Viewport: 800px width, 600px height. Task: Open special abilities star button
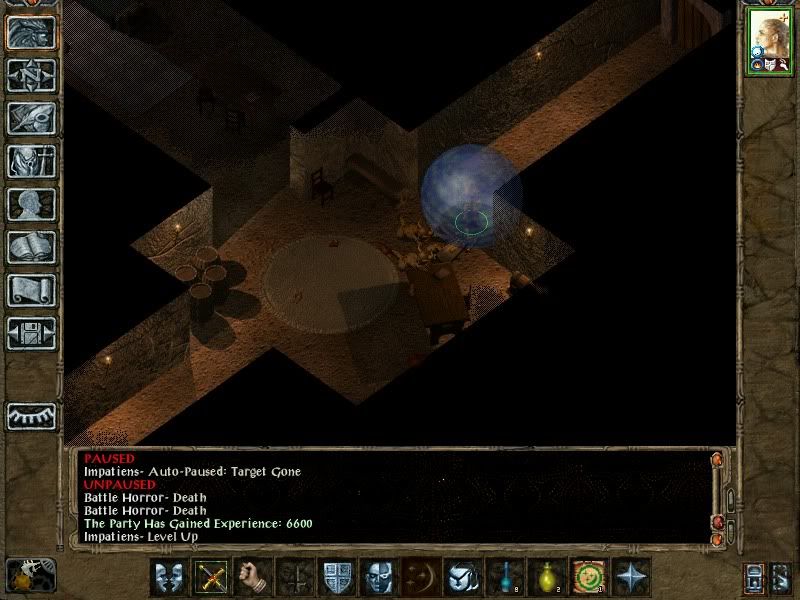(631, 577)
